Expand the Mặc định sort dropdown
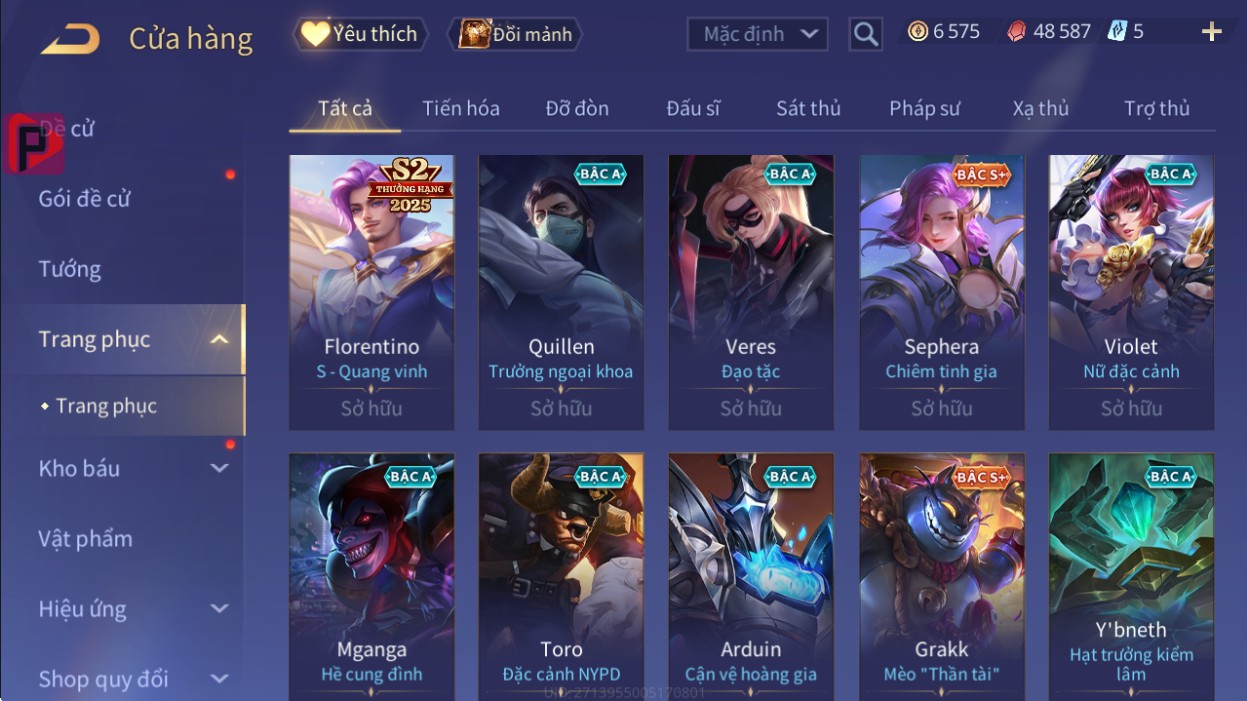Viewport: 1247px width, 701px height. 758,34
